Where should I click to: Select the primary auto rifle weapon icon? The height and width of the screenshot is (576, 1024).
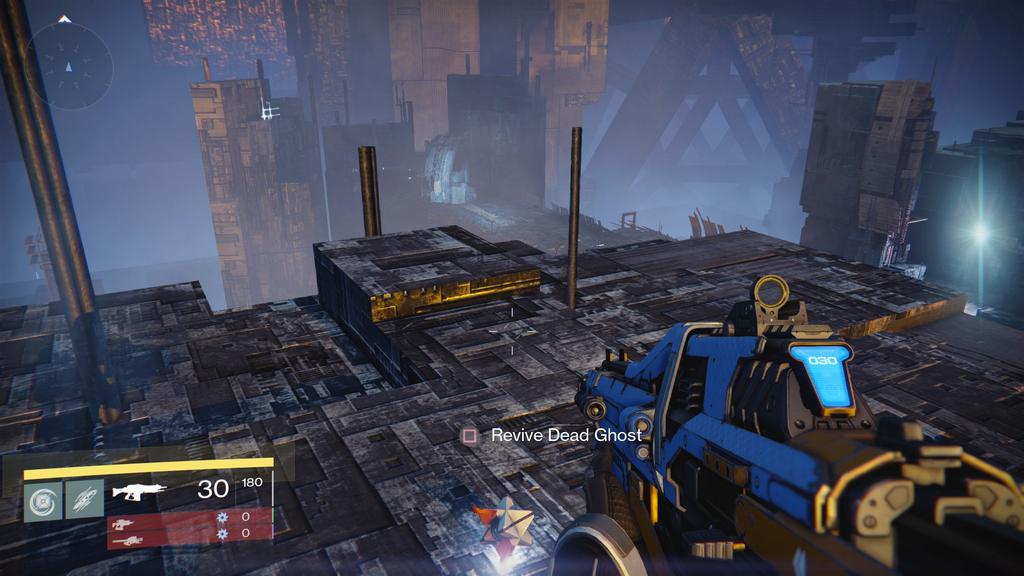click(138, 491)
